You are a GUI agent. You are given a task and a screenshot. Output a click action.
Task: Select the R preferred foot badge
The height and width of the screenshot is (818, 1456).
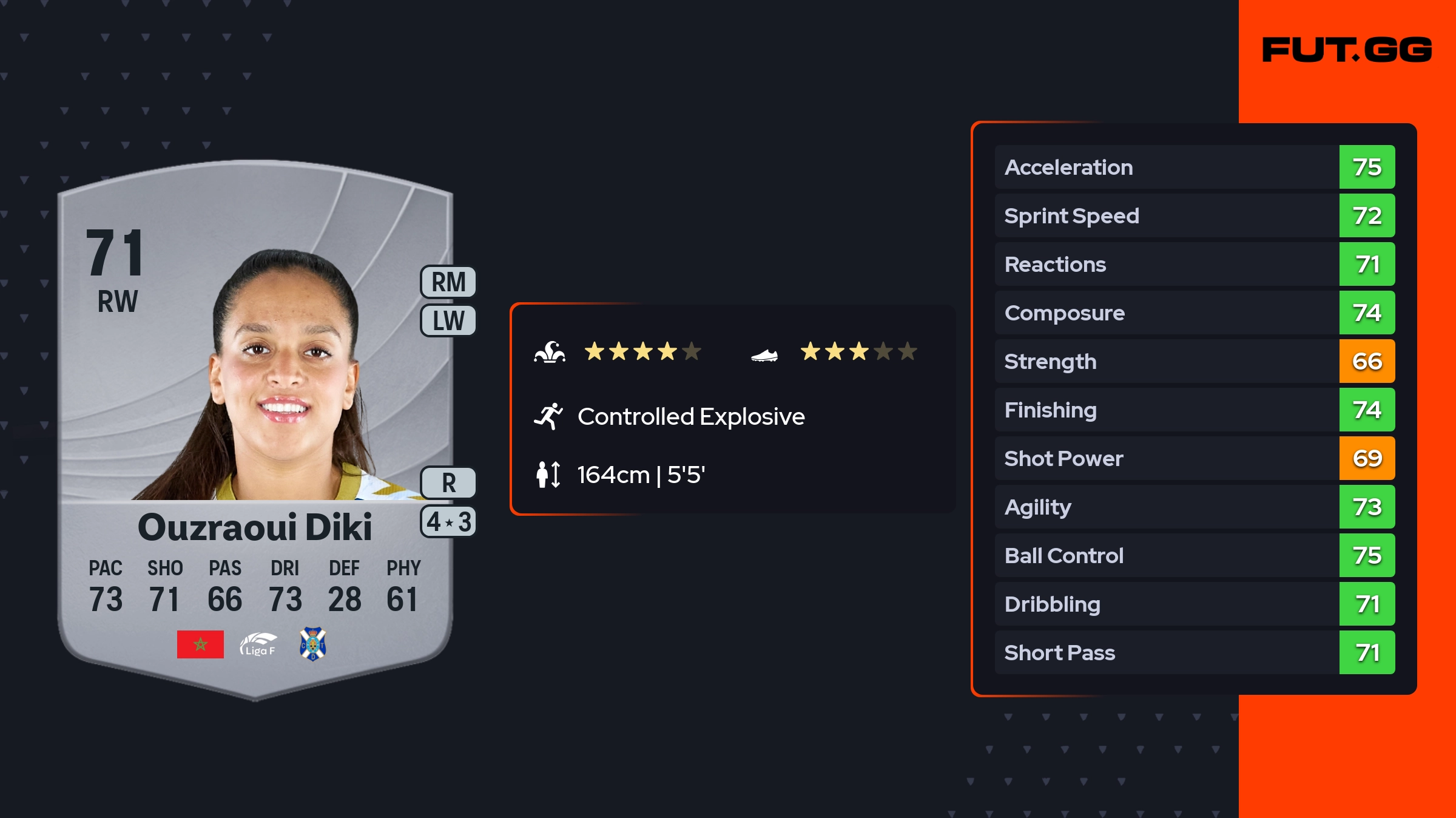click(448, 483)
